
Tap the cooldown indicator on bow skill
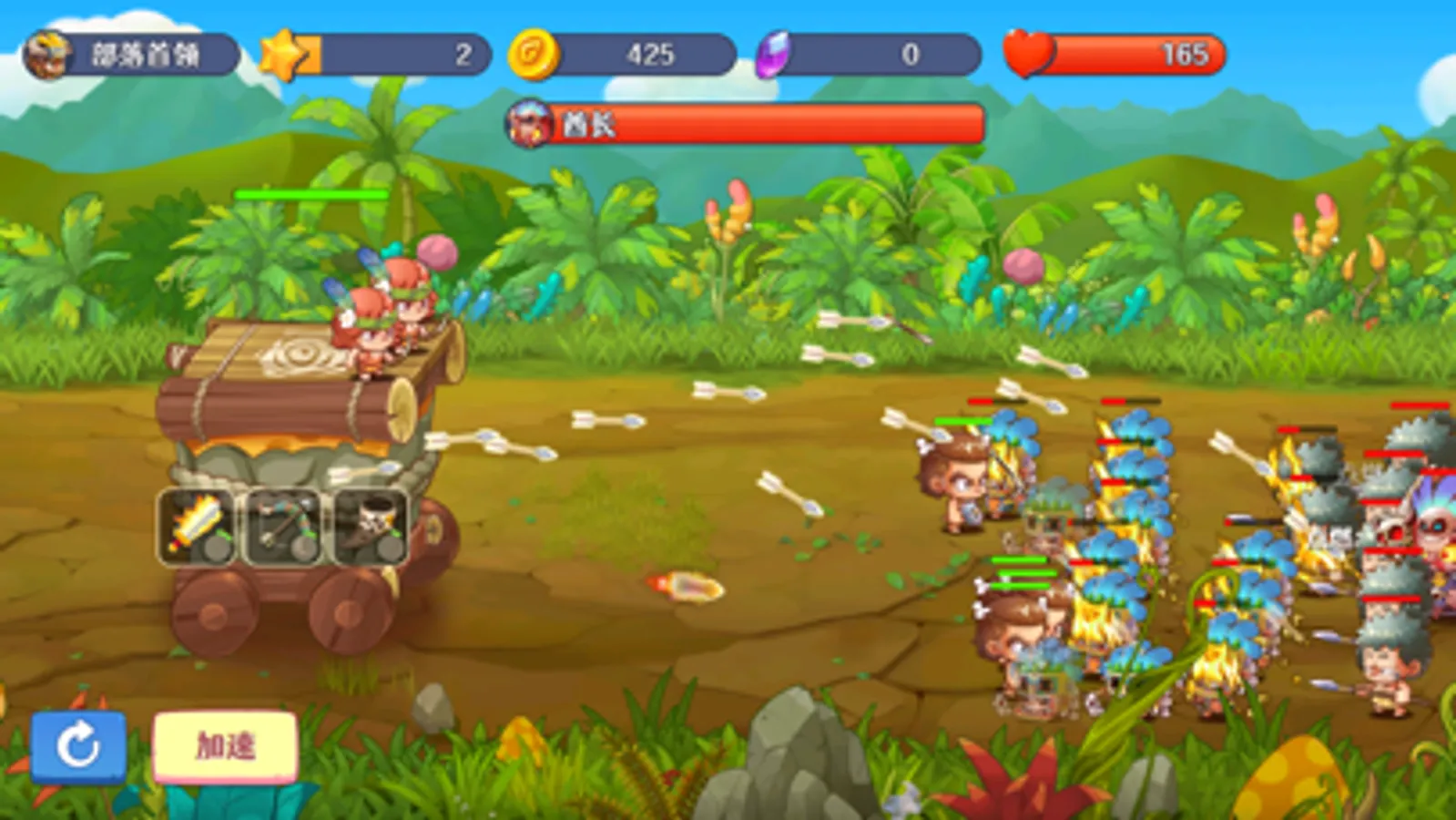point(311,534)
